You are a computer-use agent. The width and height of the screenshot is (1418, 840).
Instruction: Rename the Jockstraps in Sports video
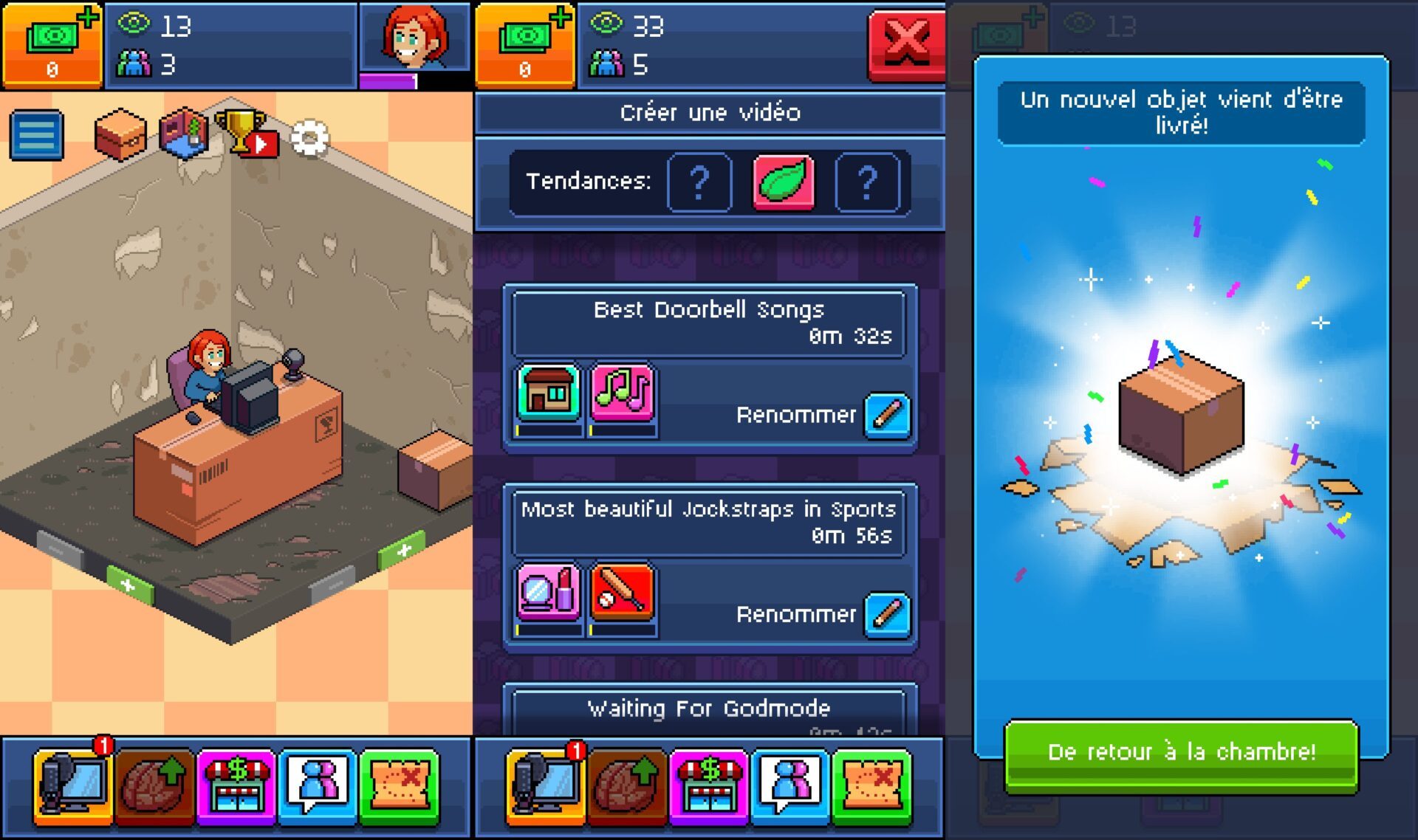pyautogui.click(x=887, y=614)
